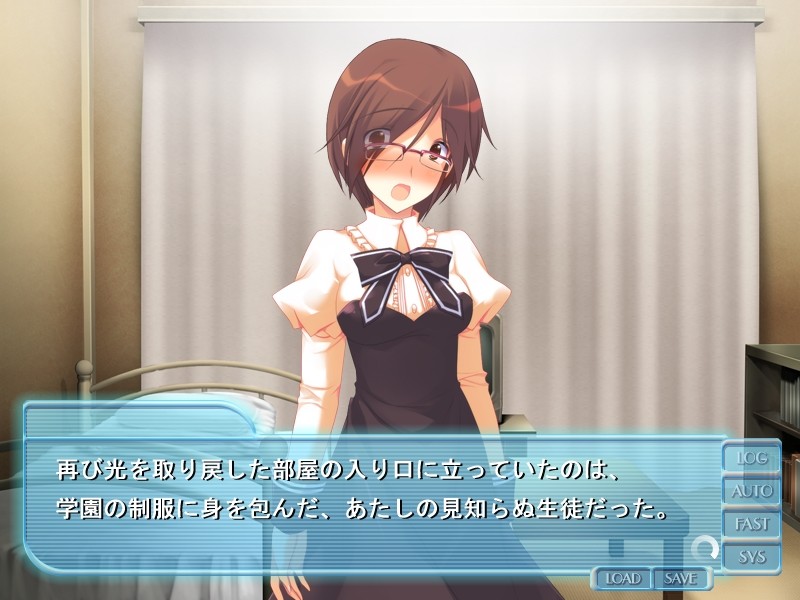Image resolution: width=800 pixels, height=600 pixels.
Task: Click the LOAD button
Action: click(622, 578)
